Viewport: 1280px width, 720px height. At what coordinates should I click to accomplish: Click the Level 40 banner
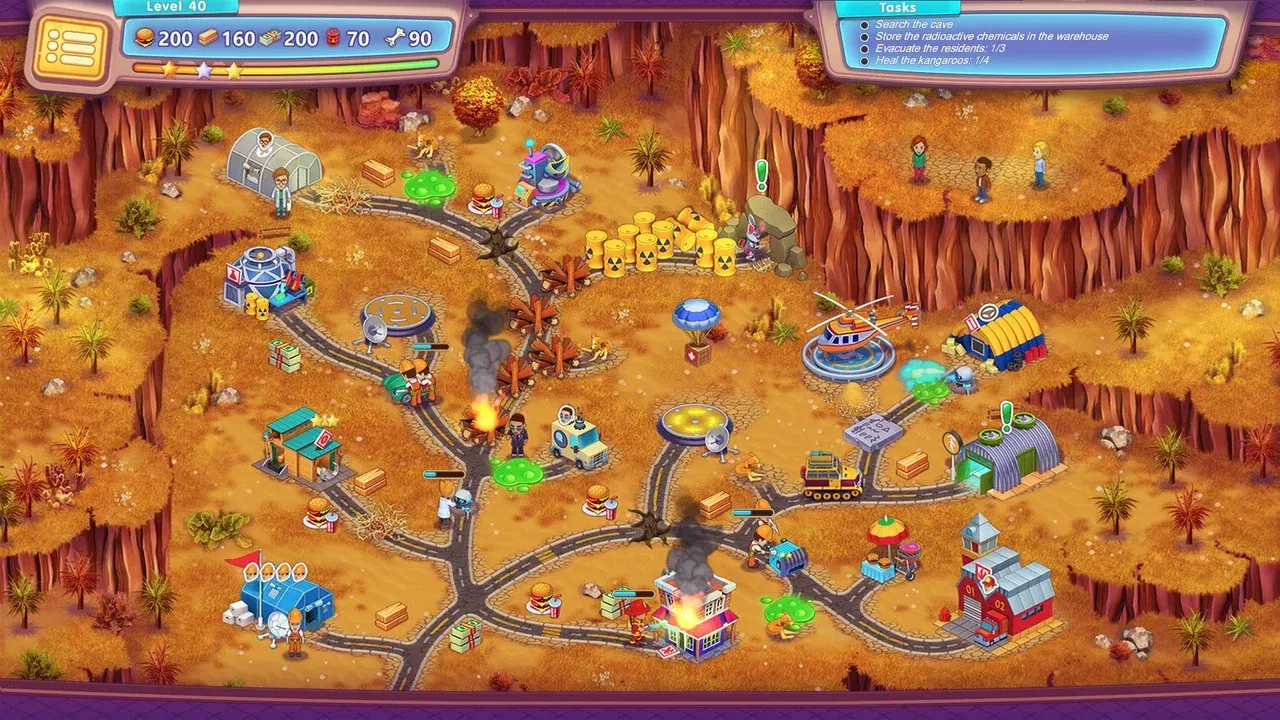[176, 6]
